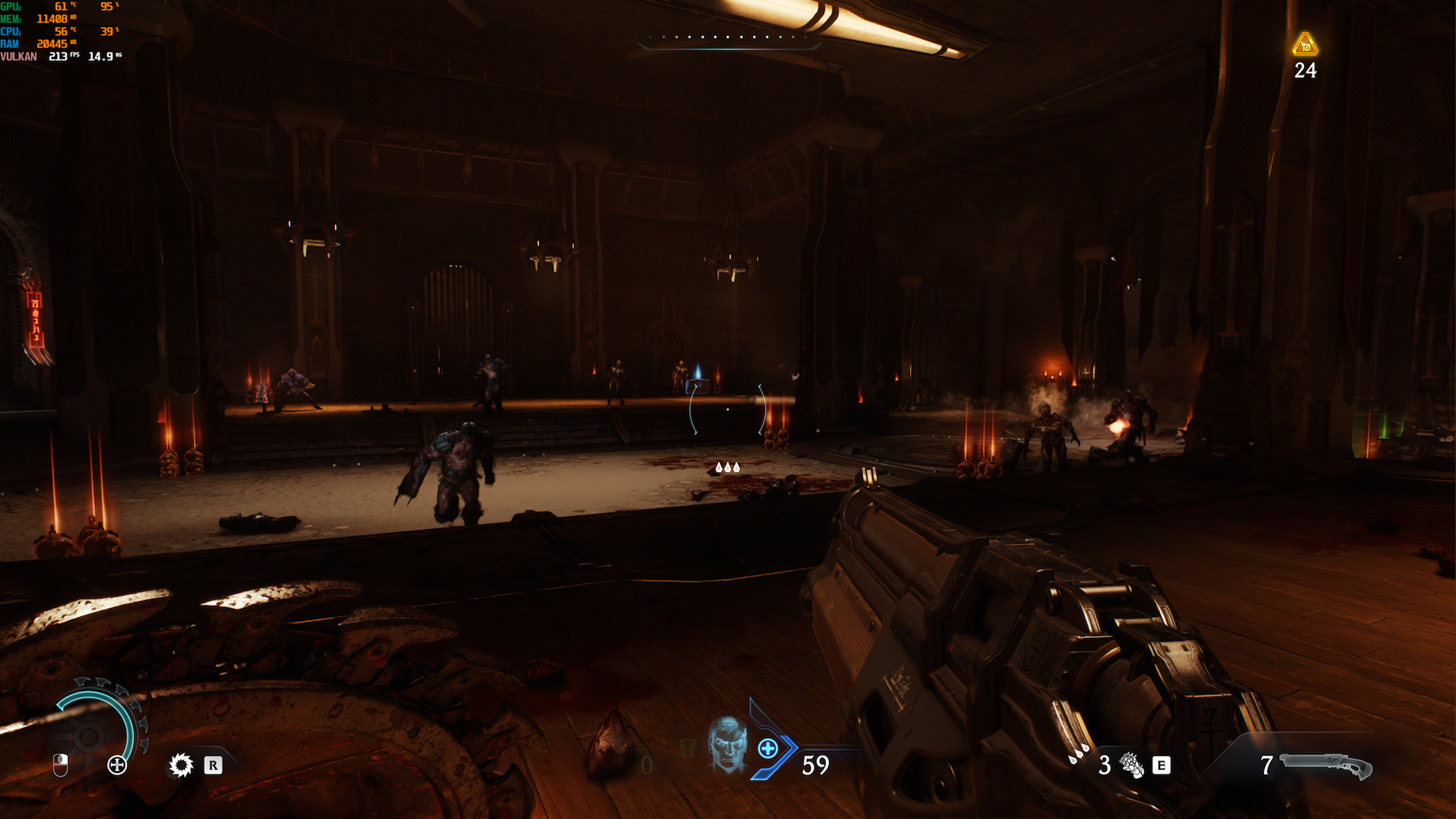Activate the spiked gauntlet melee icon

pos(1132,765)
